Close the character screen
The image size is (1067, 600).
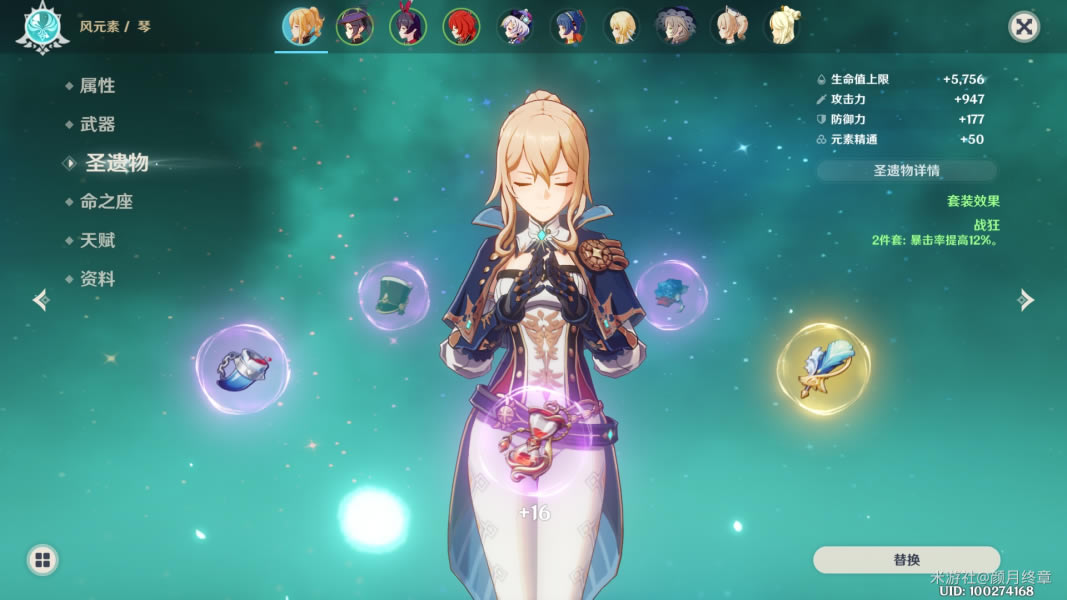(1023, 27)
